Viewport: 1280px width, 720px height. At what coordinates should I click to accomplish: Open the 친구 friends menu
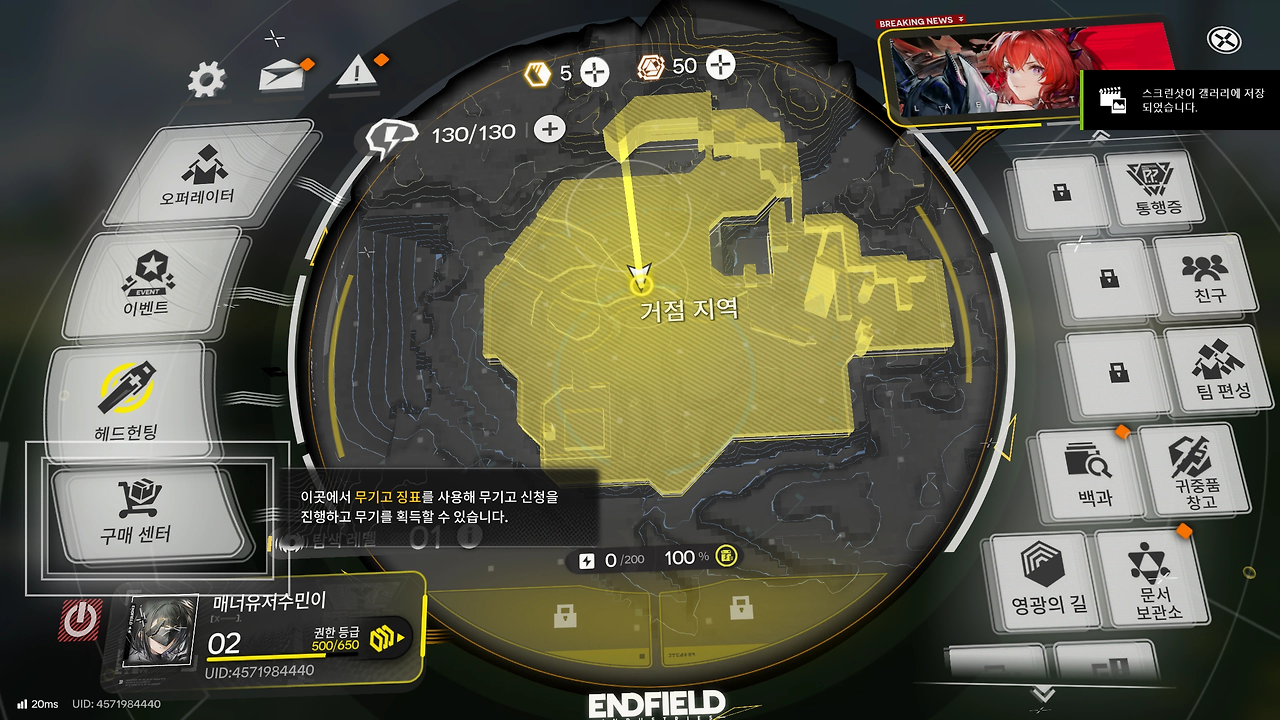(x=1204, y=277)
